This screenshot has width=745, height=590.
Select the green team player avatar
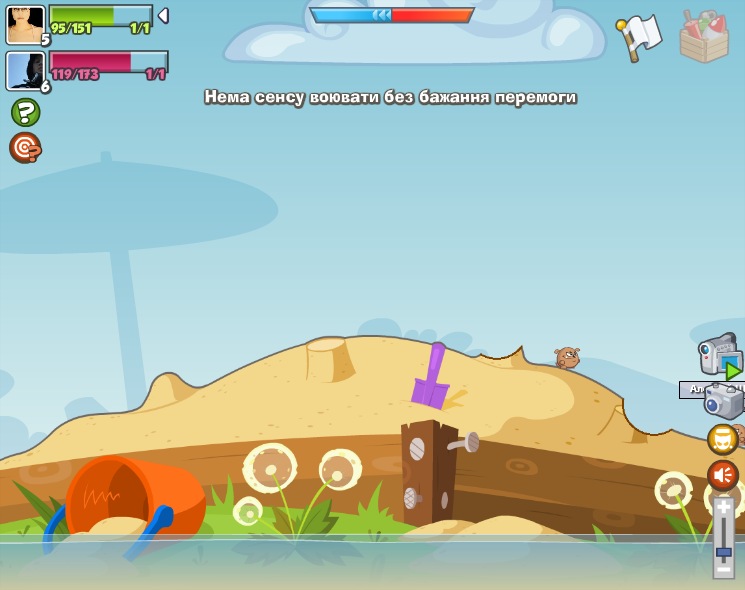tap(25, 24)
